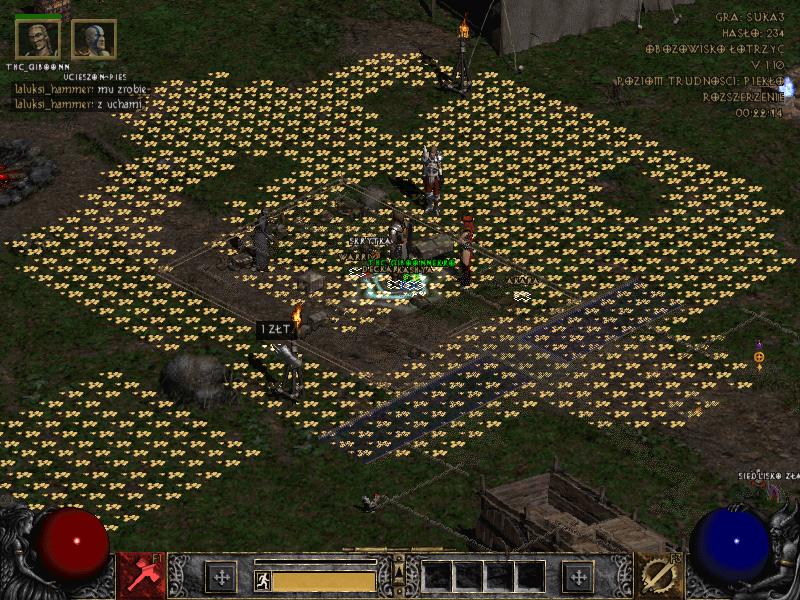Click THC_GIBOONN's party portrait
Image resolution: width=800 pixels, height=600 pixels.
coord(37,39)
